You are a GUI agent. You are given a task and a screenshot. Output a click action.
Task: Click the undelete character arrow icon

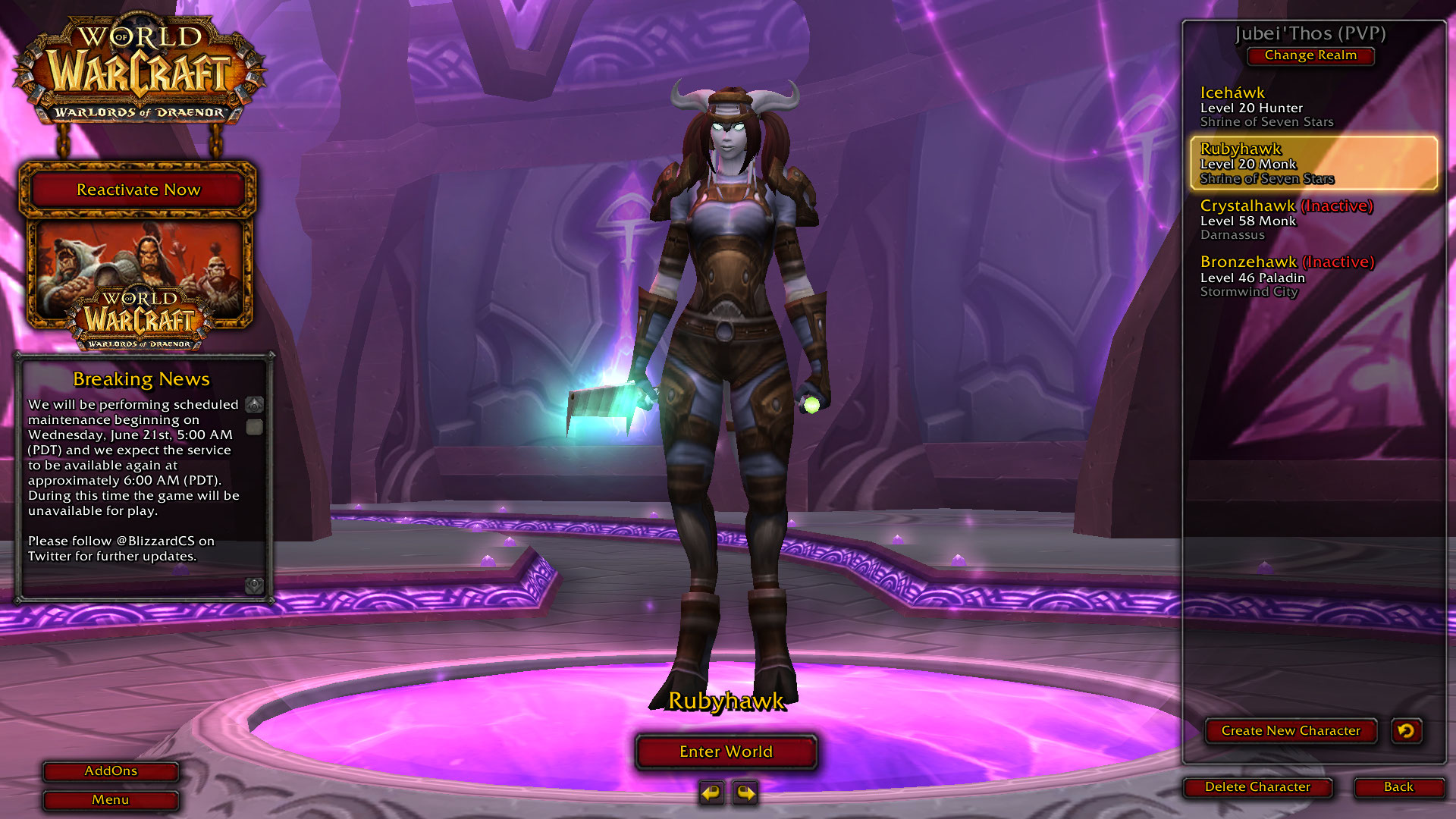(x=1406, y=731)
